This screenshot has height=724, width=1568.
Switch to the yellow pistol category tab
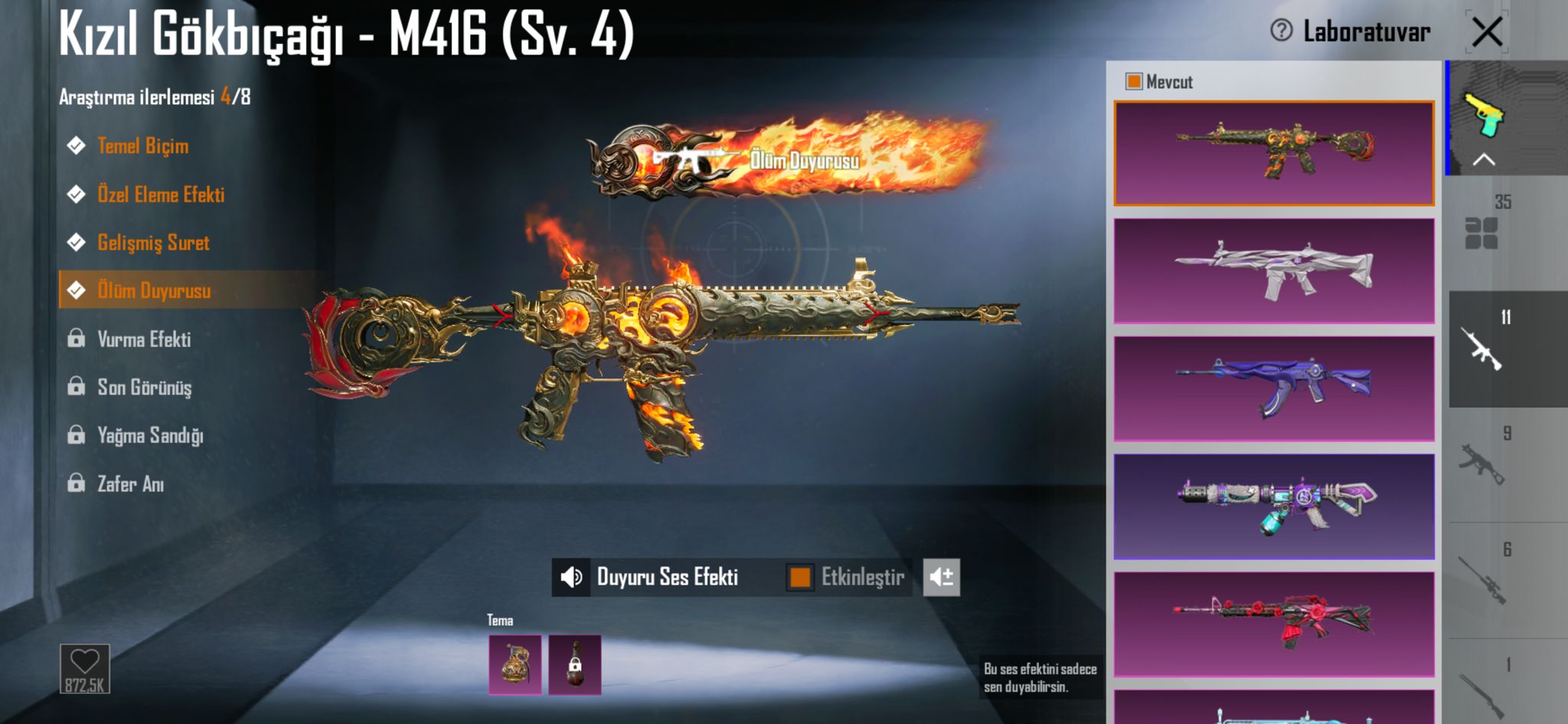(x=1485, y=115)
